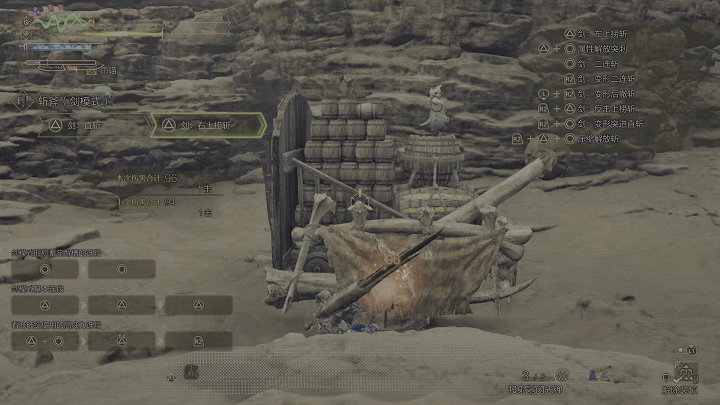Choose 压缩解放斩 in the move list
Viewport: 720px width, 405px height.
(600, 138)
